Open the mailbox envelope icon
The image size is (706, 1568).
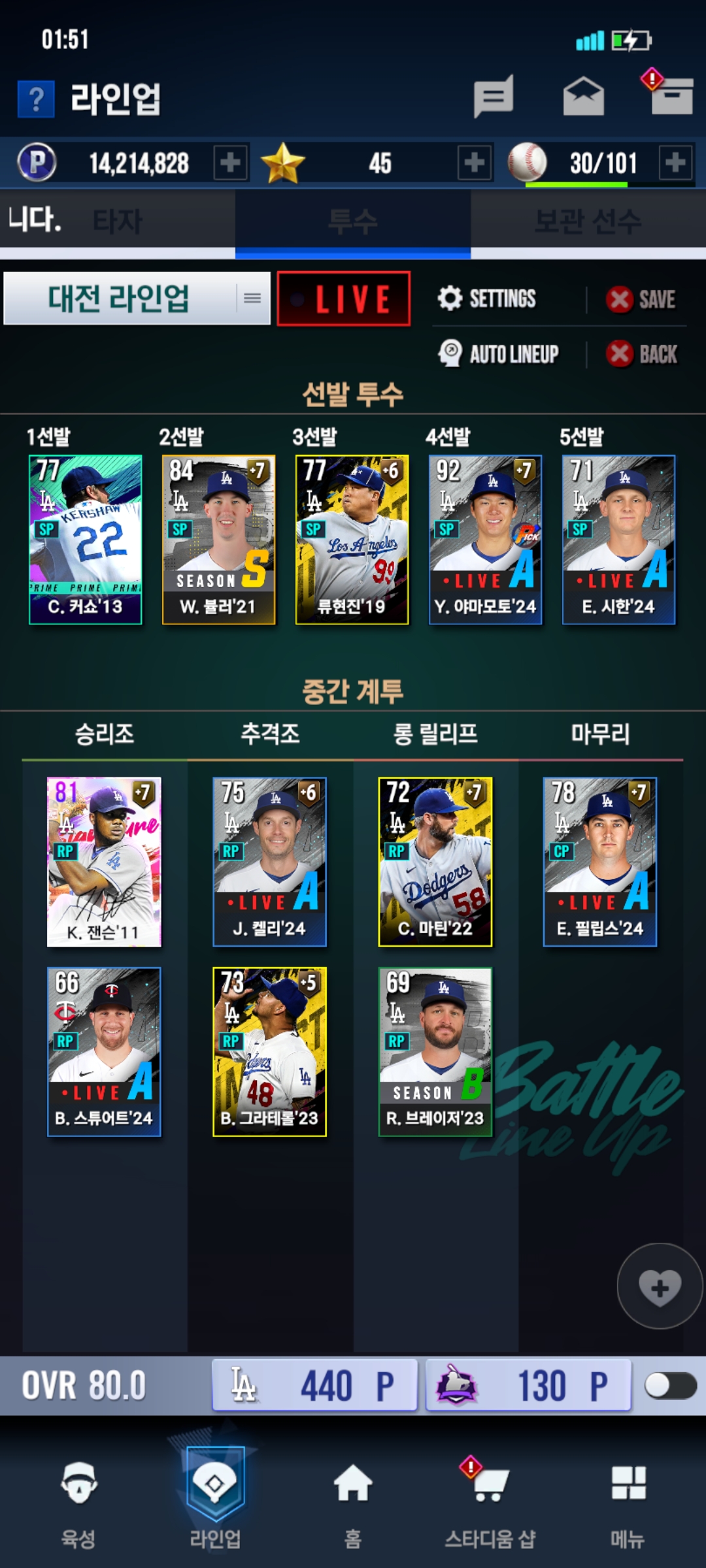point(583,97)
